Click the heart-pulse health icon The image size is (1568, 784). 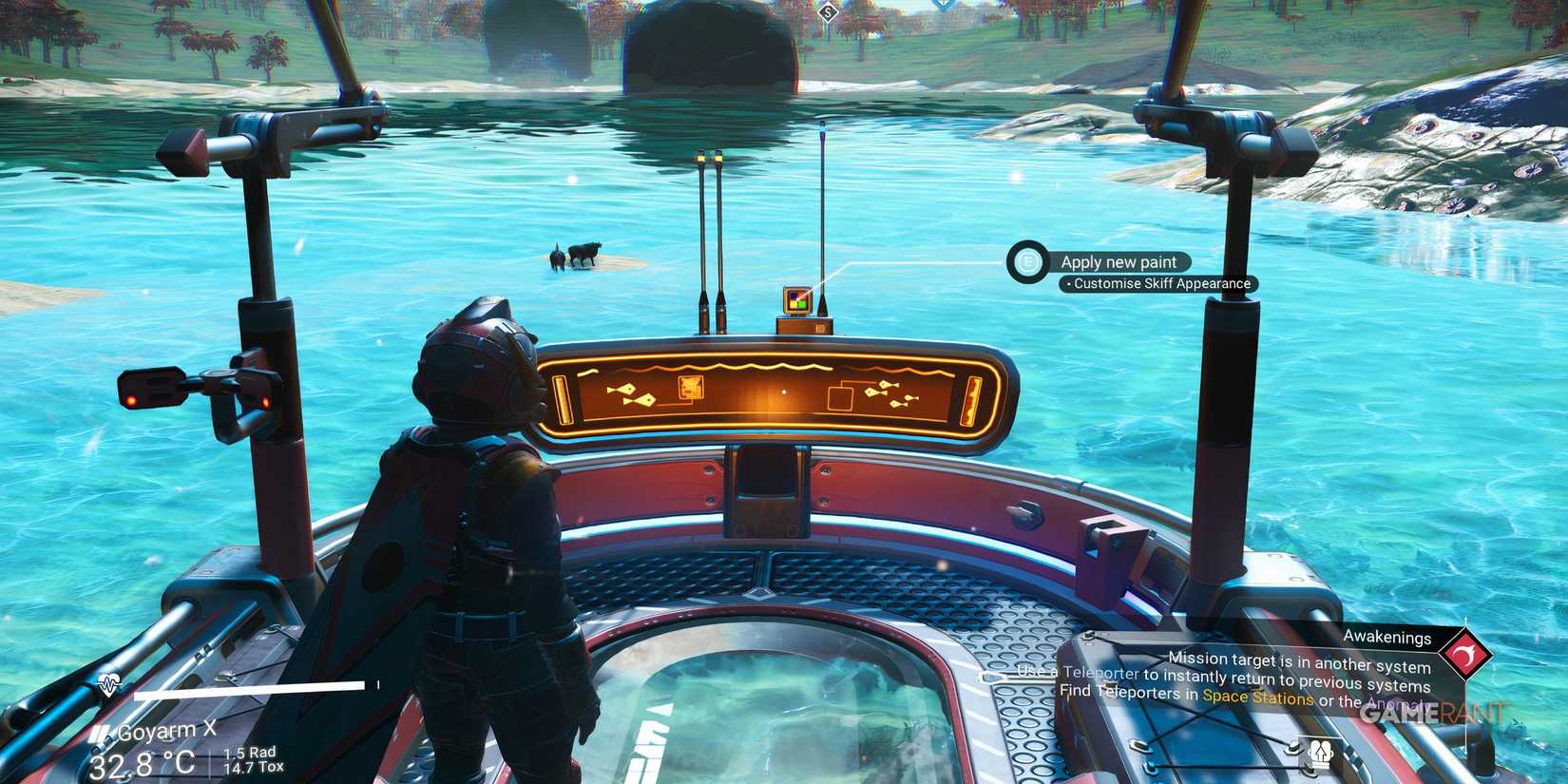tap(108, 682)
